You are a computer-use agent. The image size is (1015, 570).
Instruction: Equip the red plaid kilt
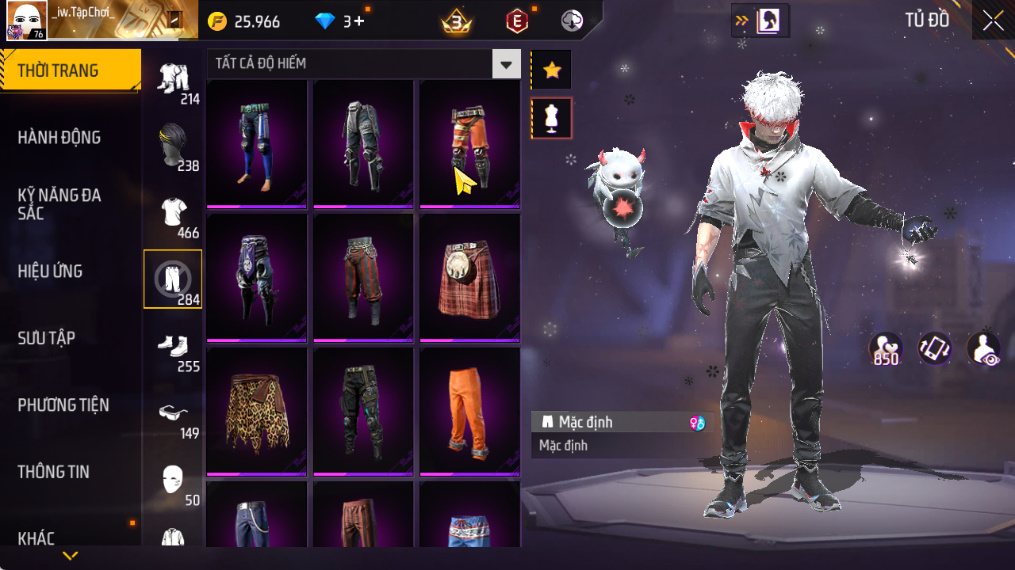pos(469,277)
